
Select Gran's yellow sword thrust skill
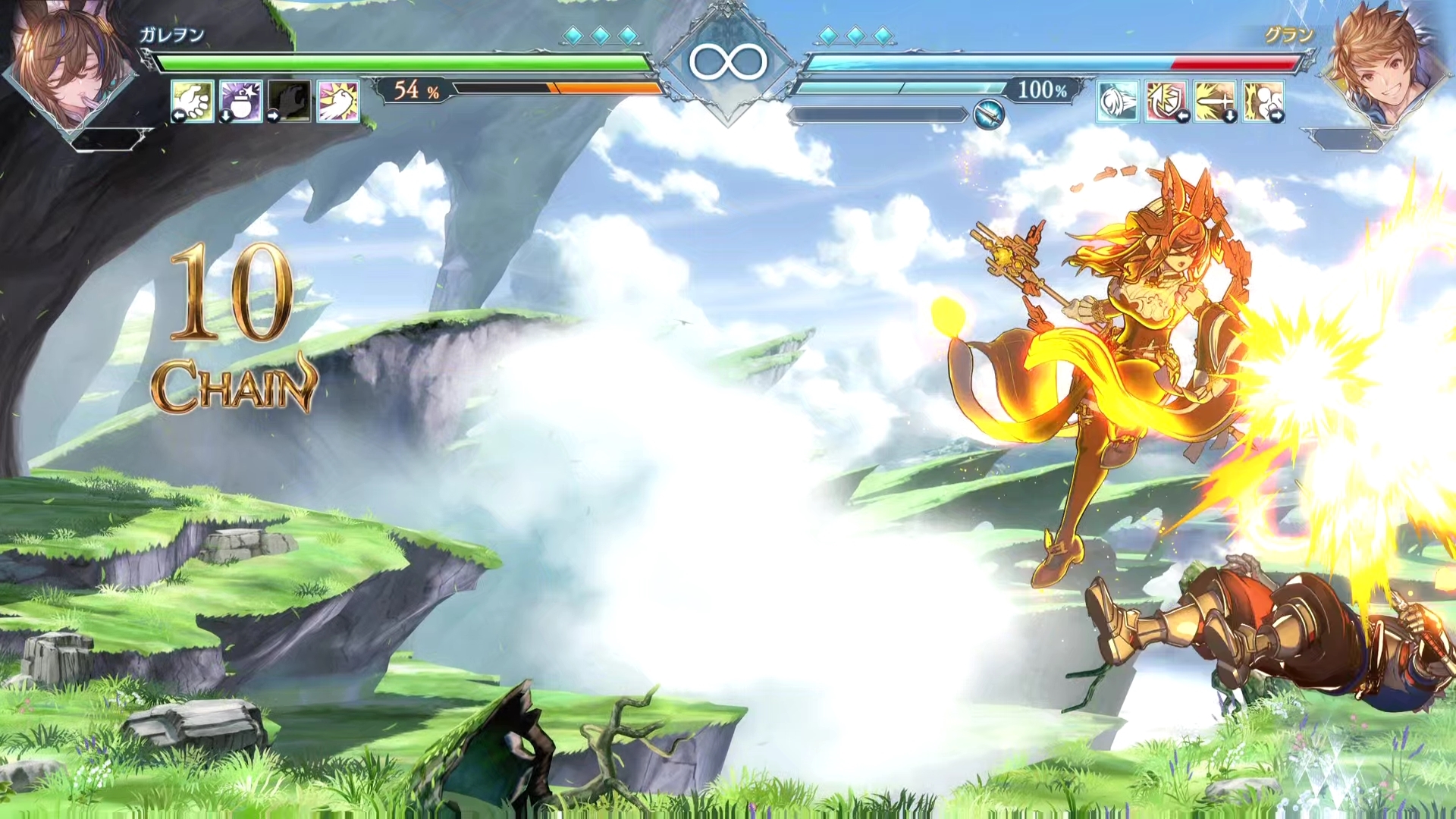click(1215, 101)
